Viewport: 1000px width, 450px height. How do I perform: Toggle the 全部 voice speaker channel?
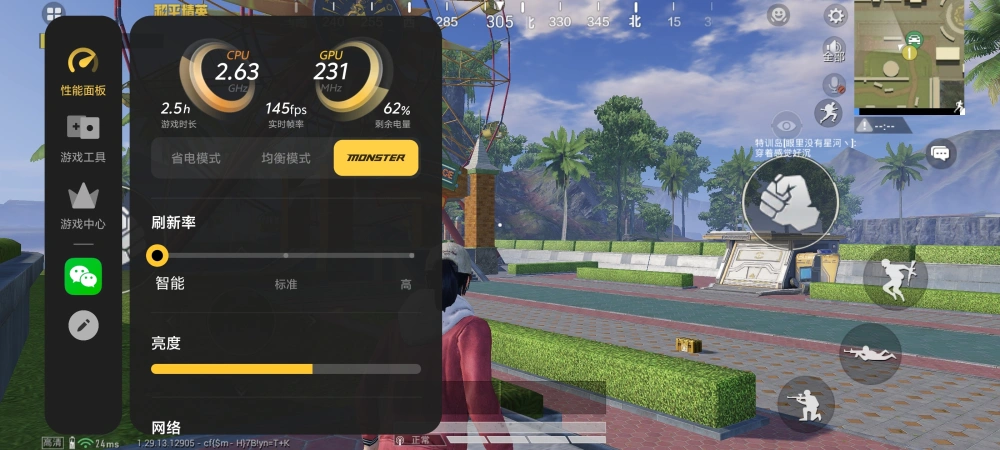click(x=834, y=49)
